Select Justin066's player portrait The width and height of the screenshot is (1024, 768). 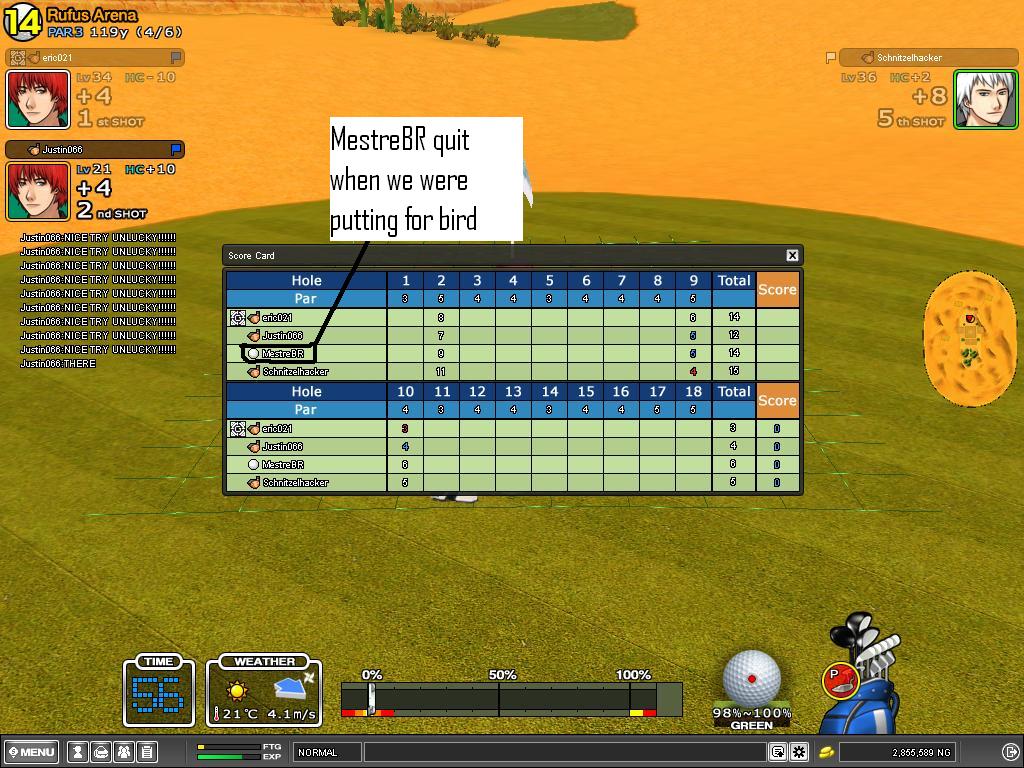[x=39, y=191]
